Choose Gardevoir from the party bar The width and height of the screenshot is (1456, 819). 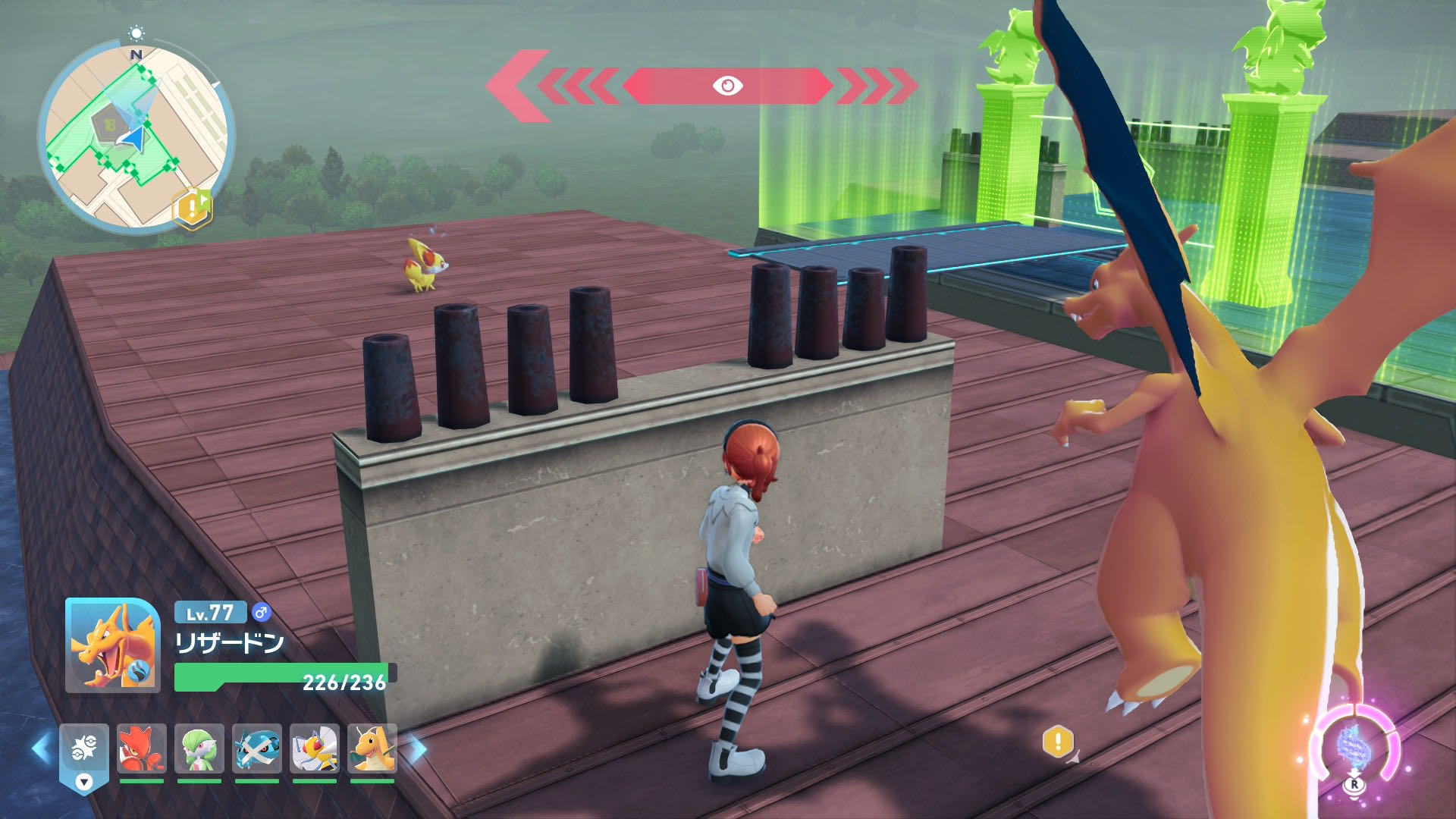pyautogui.click(x=199, y=749)
